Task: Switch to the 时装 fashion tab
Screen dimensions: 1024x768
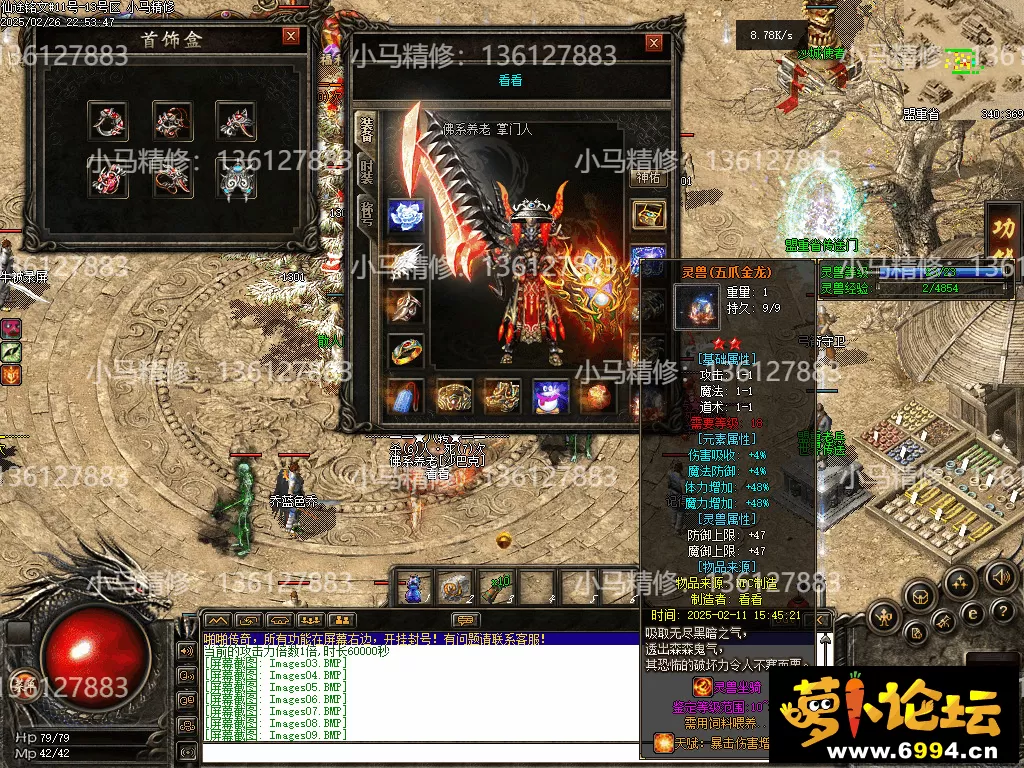Action: (367, 170)
